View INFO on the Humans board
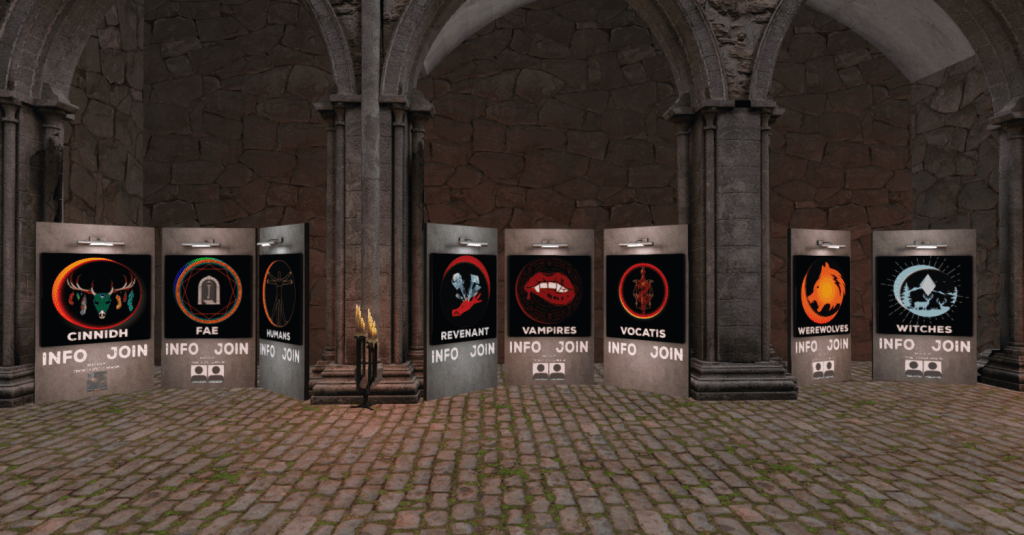Screen dimensions: 1024x535 coord(267,351)
